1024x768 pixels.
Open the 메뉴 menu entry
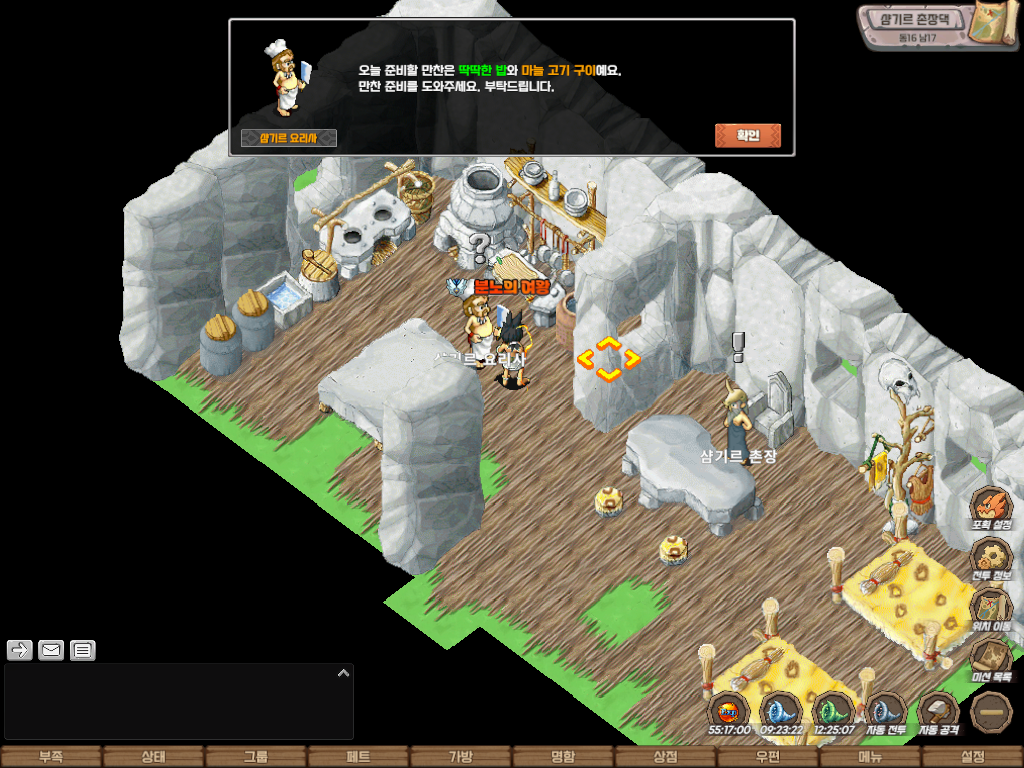pyautogui.click(x=870, y=757)
